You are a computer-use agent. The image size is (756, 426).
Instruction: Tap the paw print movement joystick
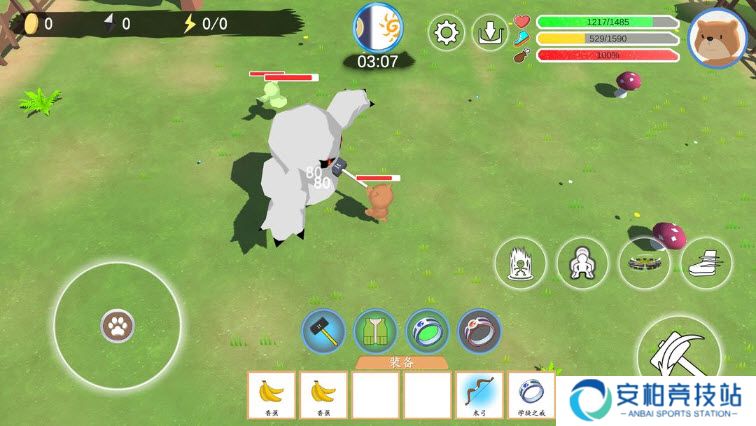coord(117,325)
